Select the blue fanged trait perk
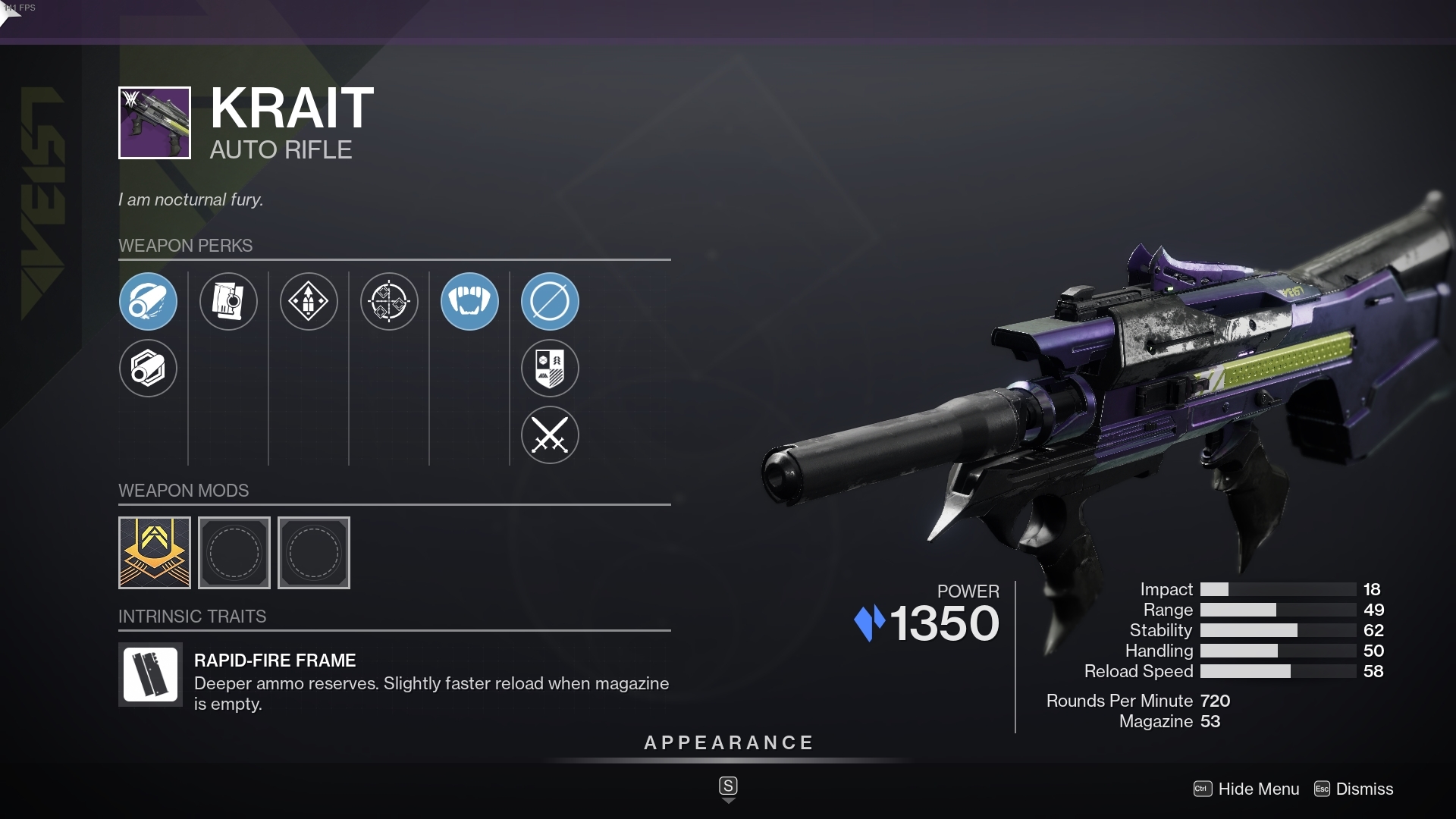1456x819 pixels. click(469, 301)
